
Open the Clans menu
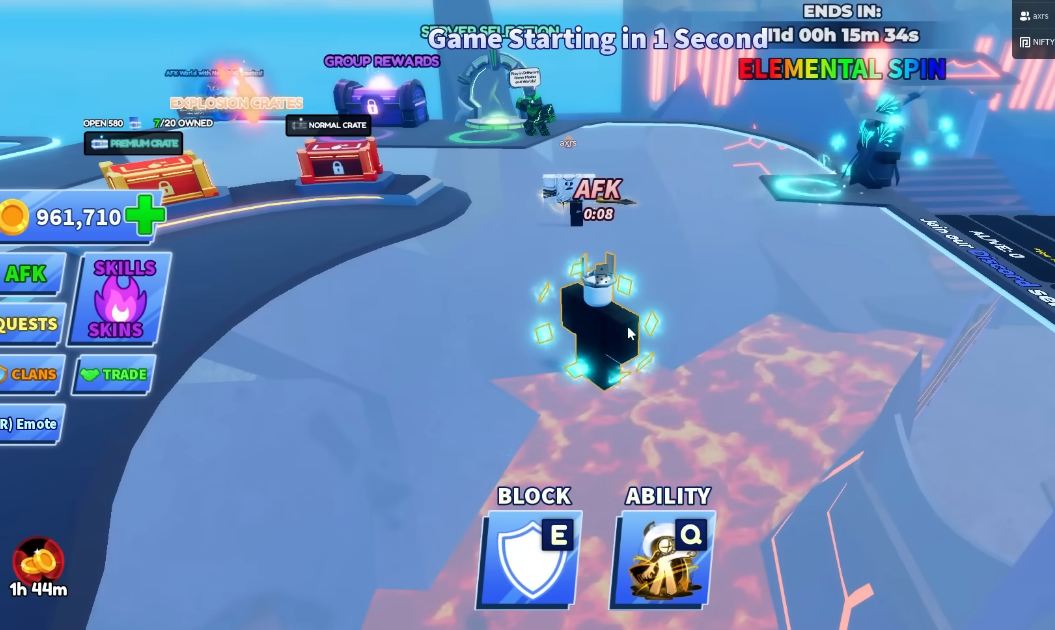click(30, 374)
